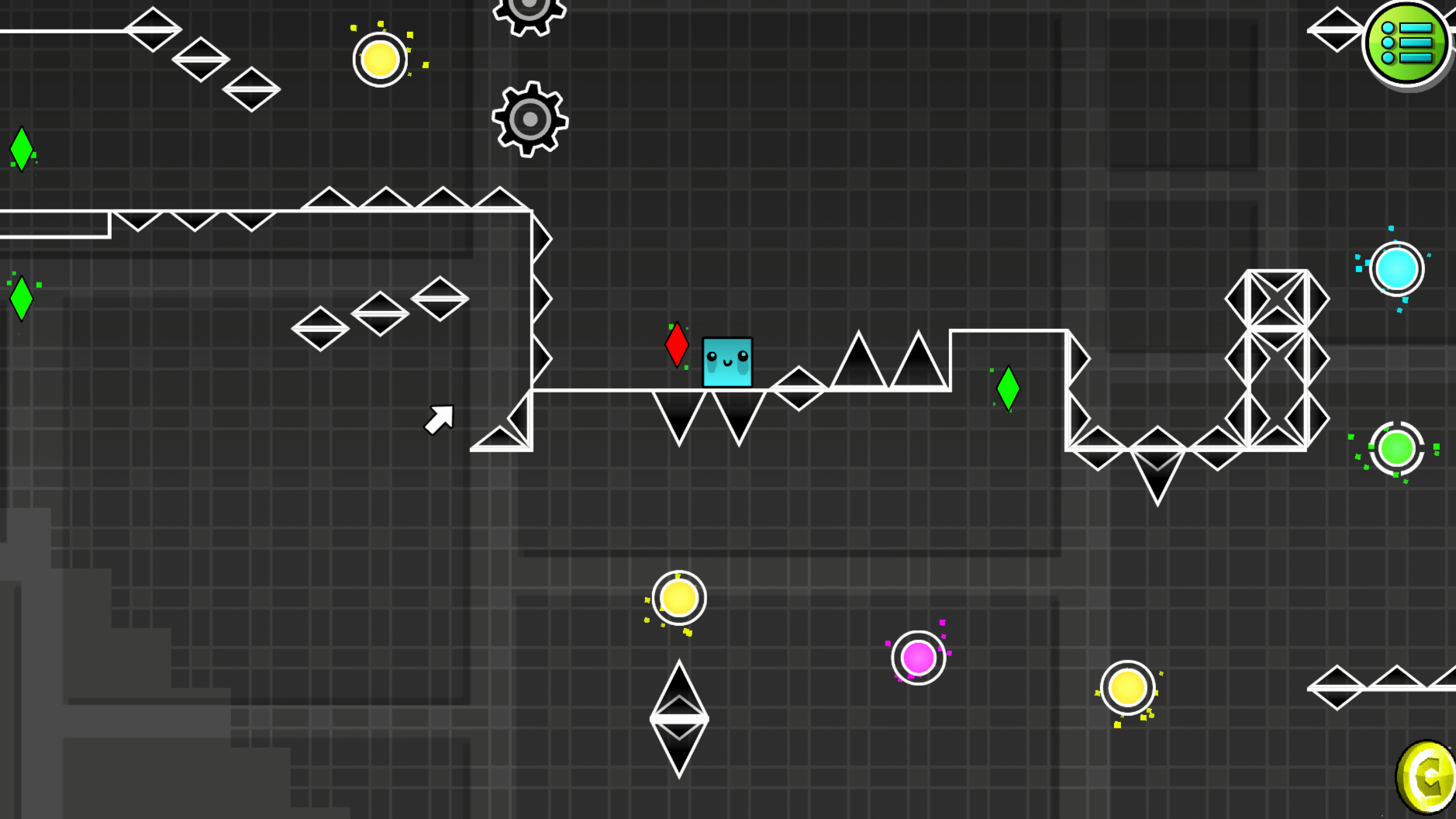Click the yellow jump orb above the spikes
This screenshot has height=819, width=1456.
[678, 598]
